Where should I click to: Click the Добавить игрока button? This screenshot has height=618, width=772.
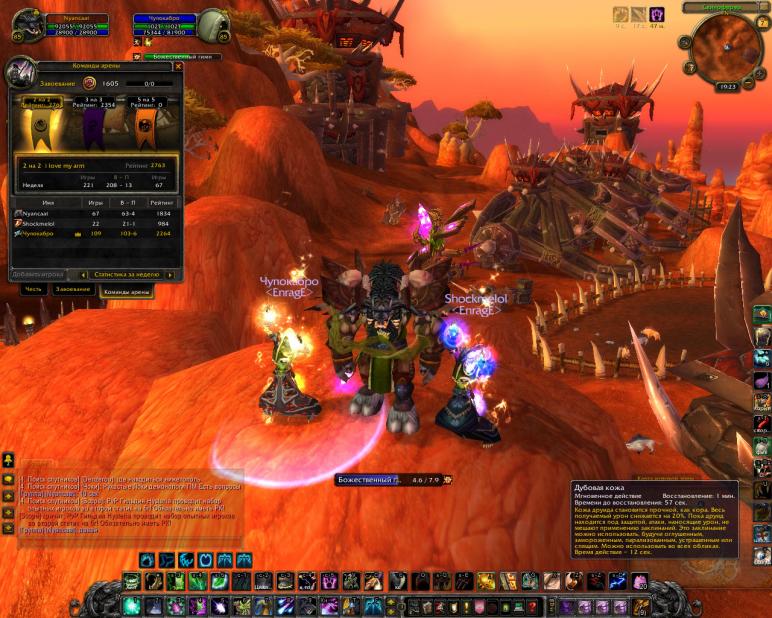(38, 274)
